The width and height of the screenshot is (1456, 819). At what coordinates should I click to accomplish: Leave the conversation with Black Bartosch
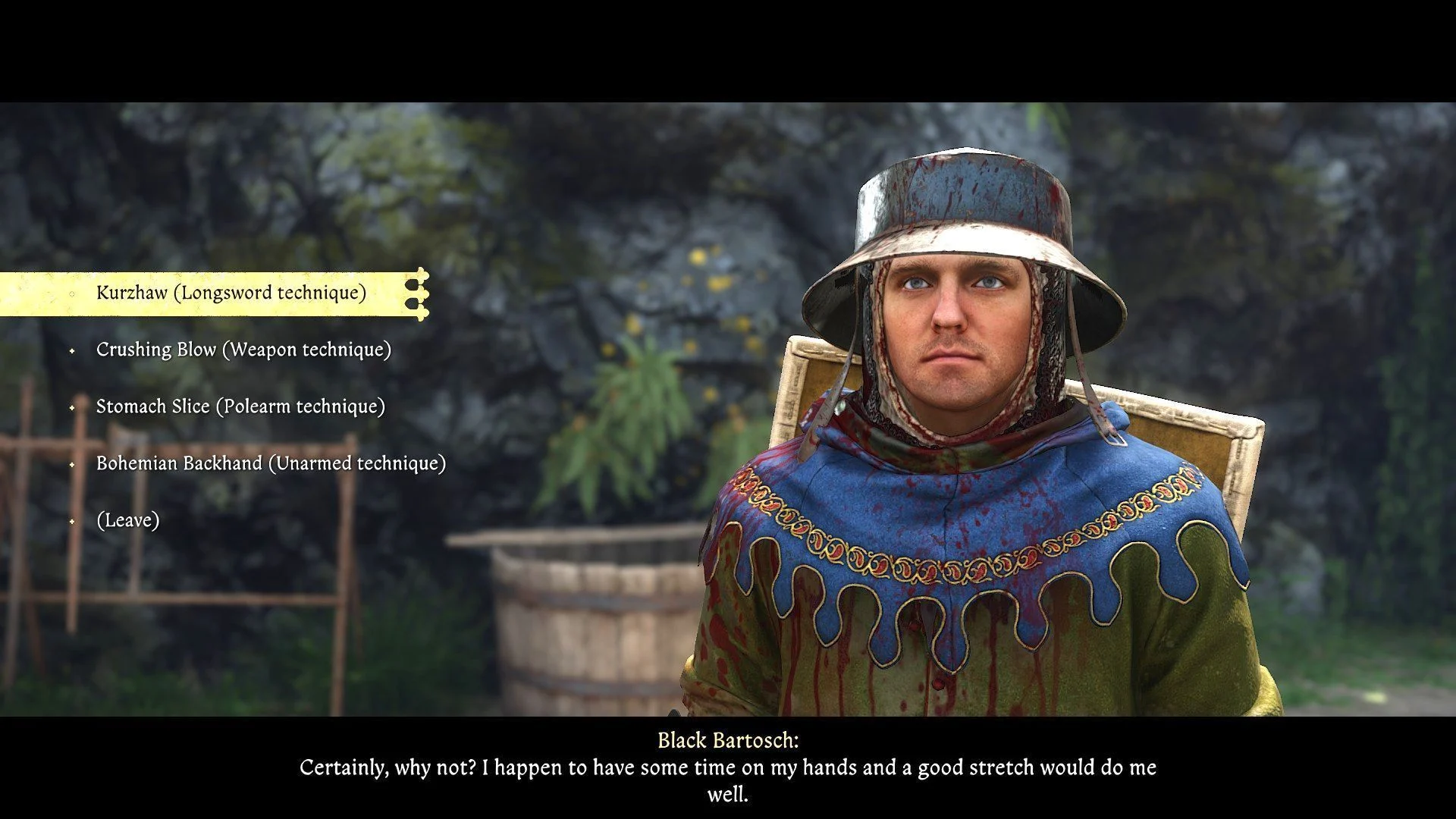coord(127,520)
